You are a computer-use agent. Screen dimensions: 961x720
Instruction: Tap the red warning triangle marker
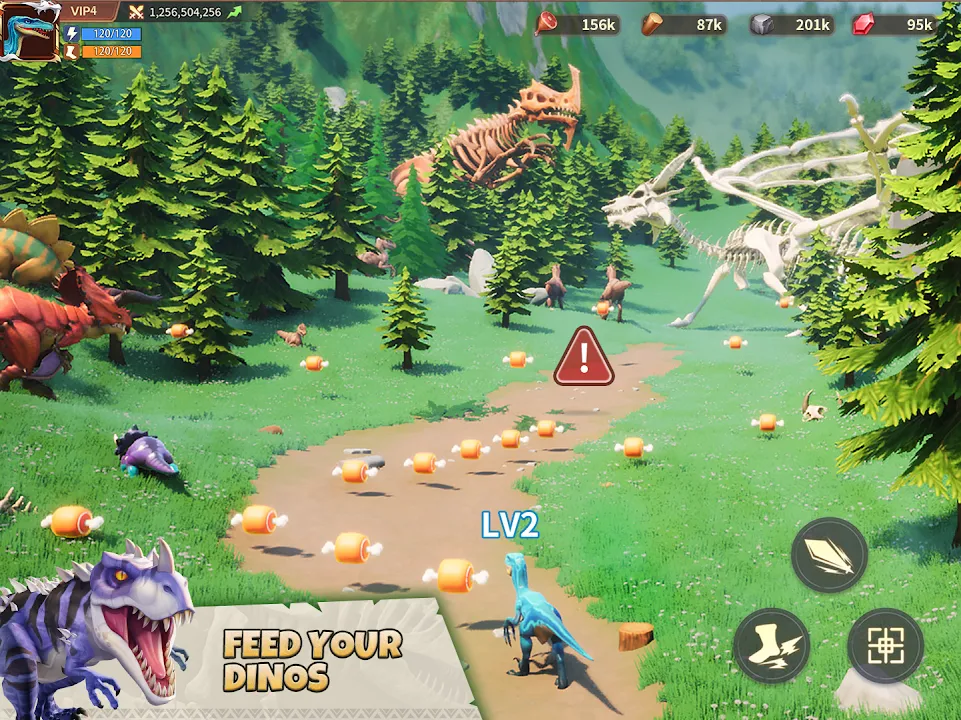585,356
